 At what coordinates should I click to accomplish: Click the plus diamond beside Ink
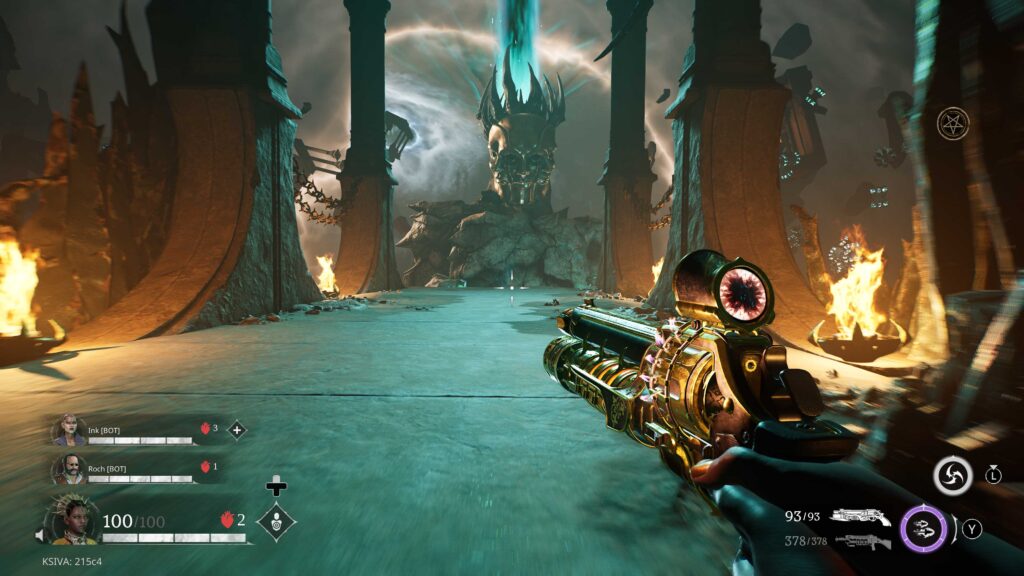click(x=237, y=430)
